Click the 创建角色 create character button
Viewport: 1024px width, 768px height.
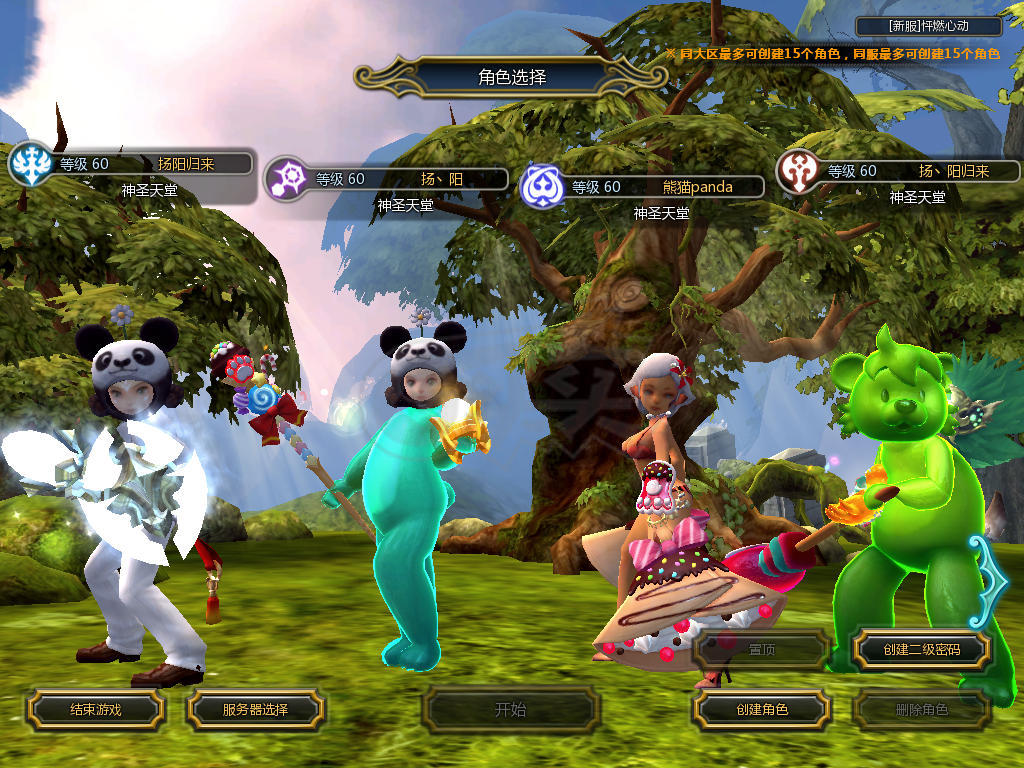(761, 710)
